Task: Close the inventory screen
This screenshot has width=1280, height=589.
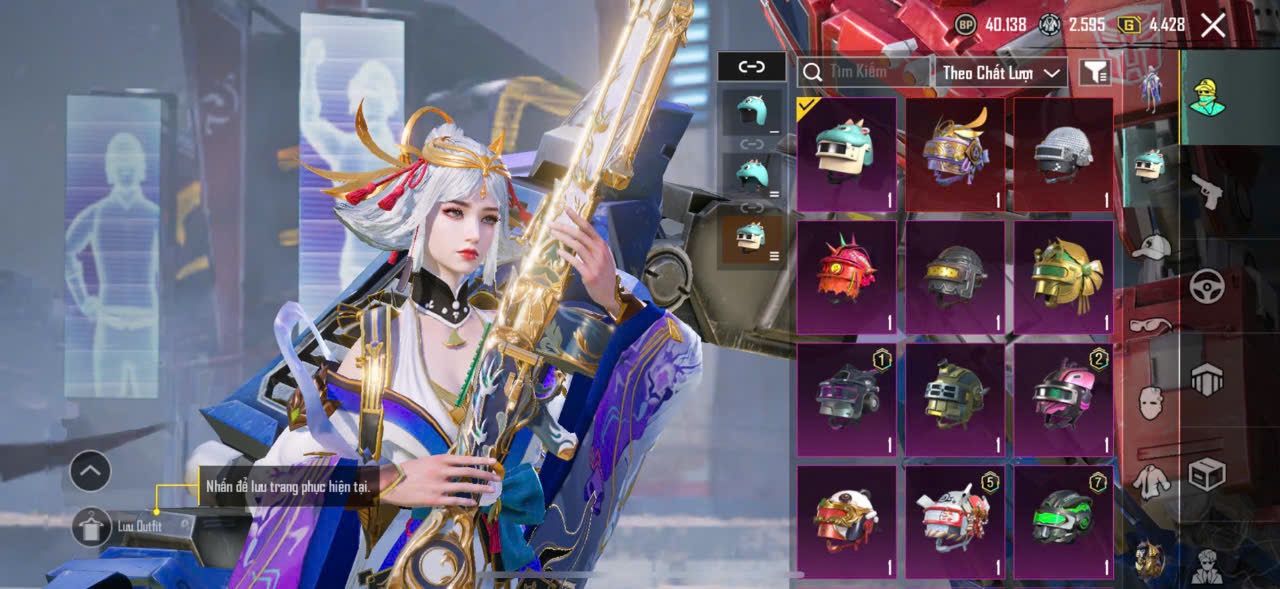Action: (1213, 25)
